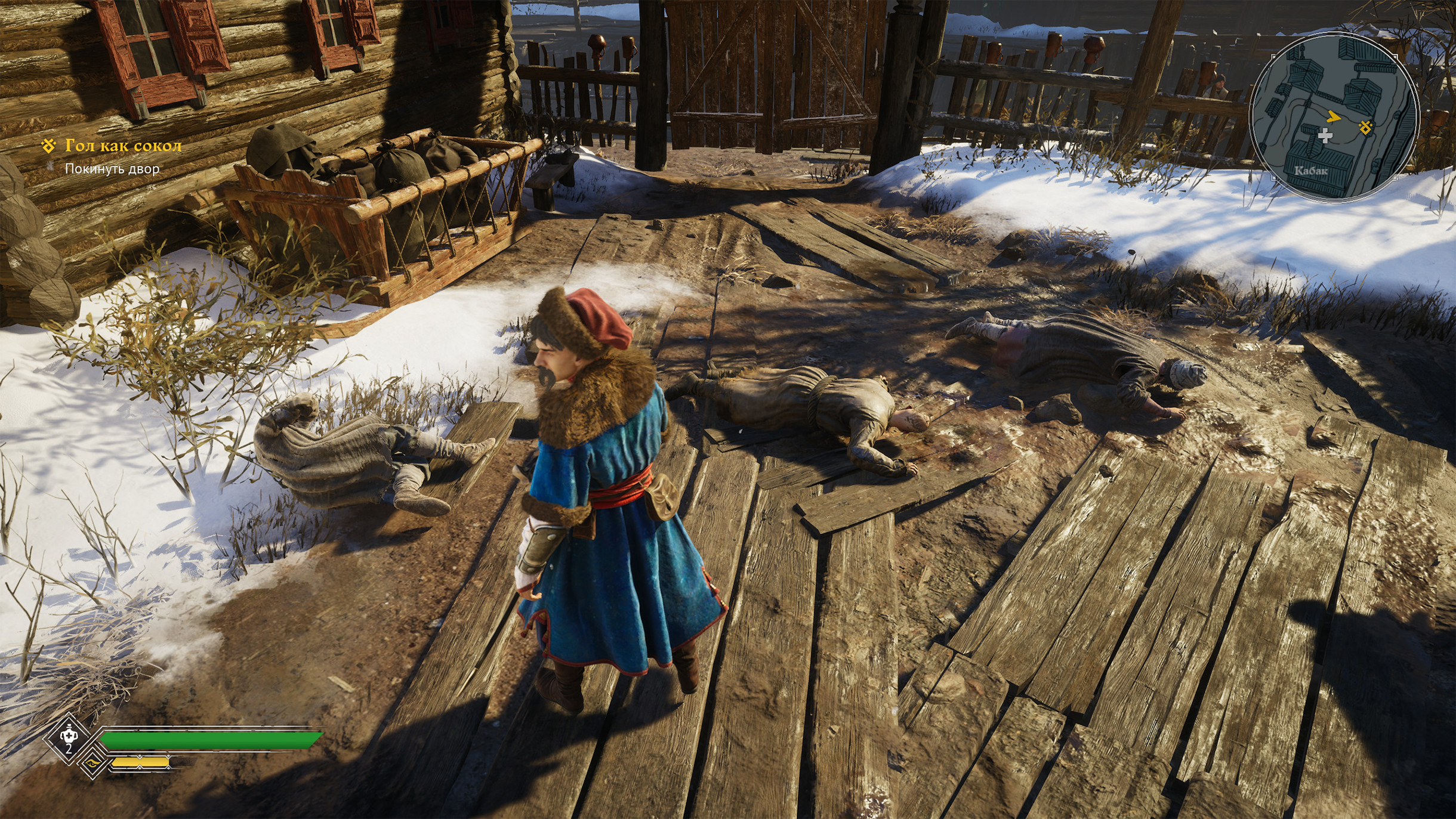Click the «Покинуть двор» objective line

(112, 169)
